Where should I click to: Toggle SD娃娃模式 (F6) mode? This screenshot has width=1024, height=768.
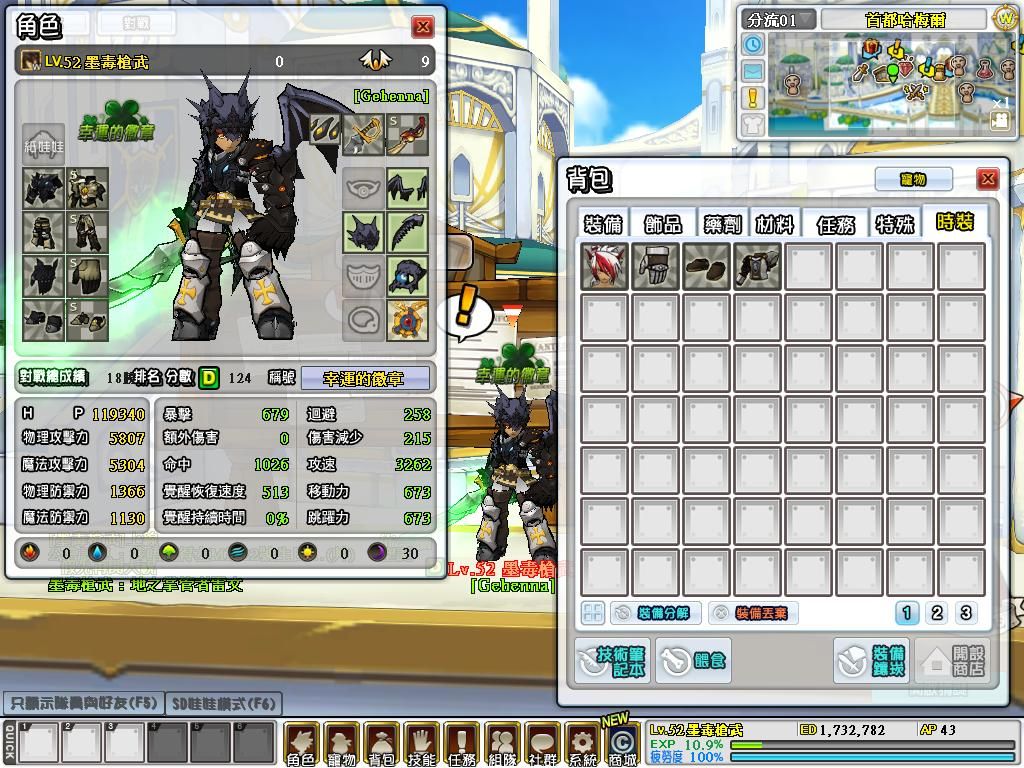point(224,704)
